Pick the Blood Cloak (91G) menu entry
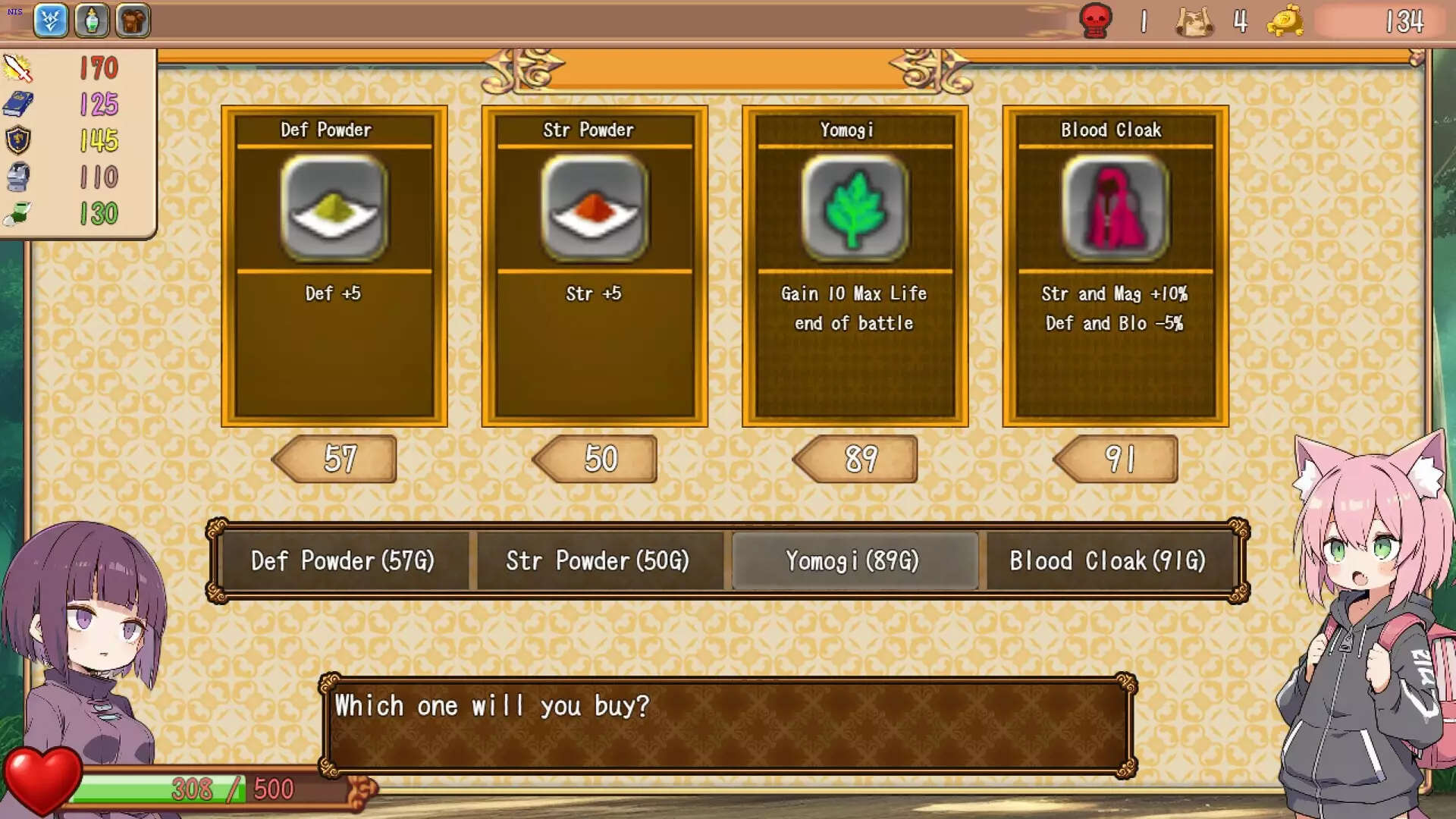This screenshot has width=1456, height=819. (1108, 561)
